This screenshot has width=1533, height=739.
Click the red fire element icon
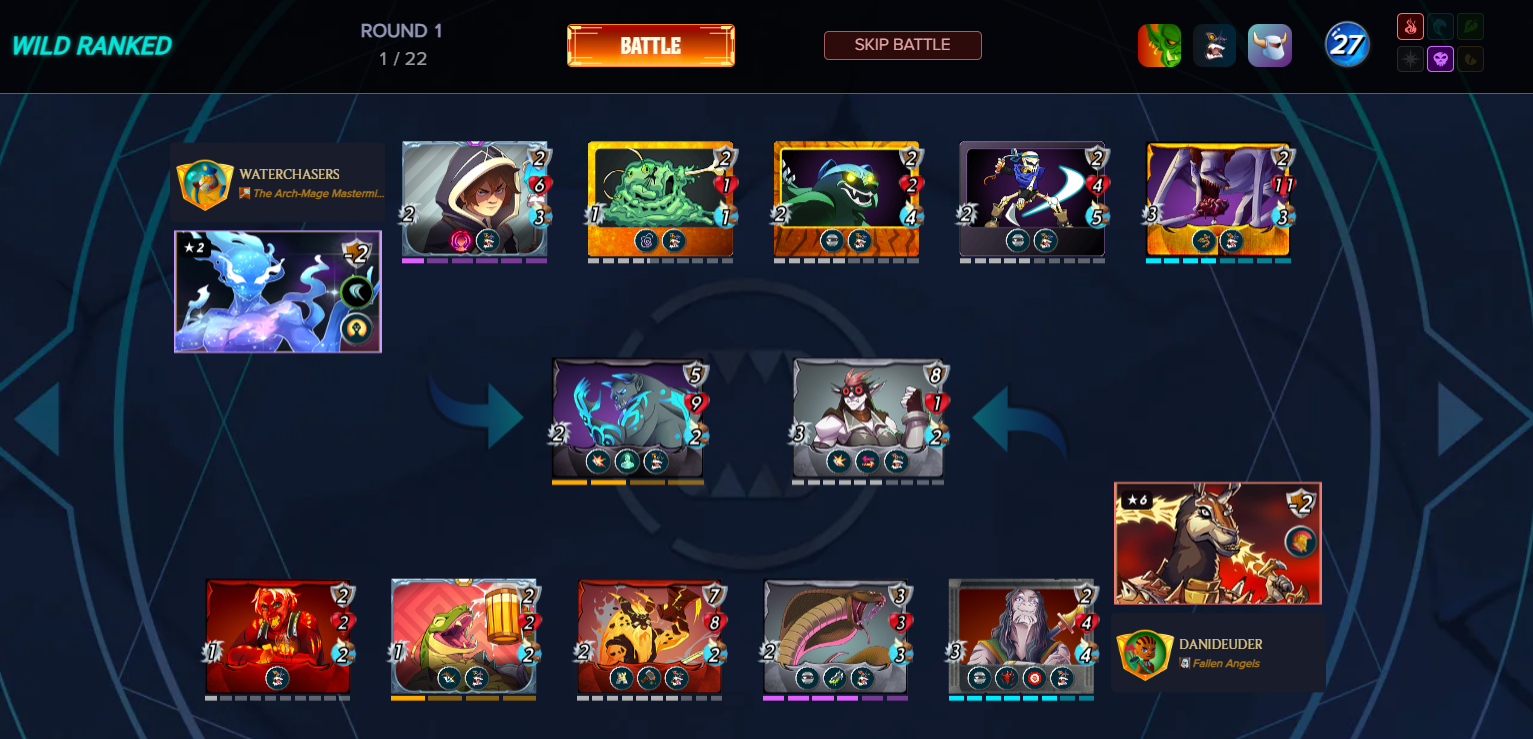coord(1410,27)
